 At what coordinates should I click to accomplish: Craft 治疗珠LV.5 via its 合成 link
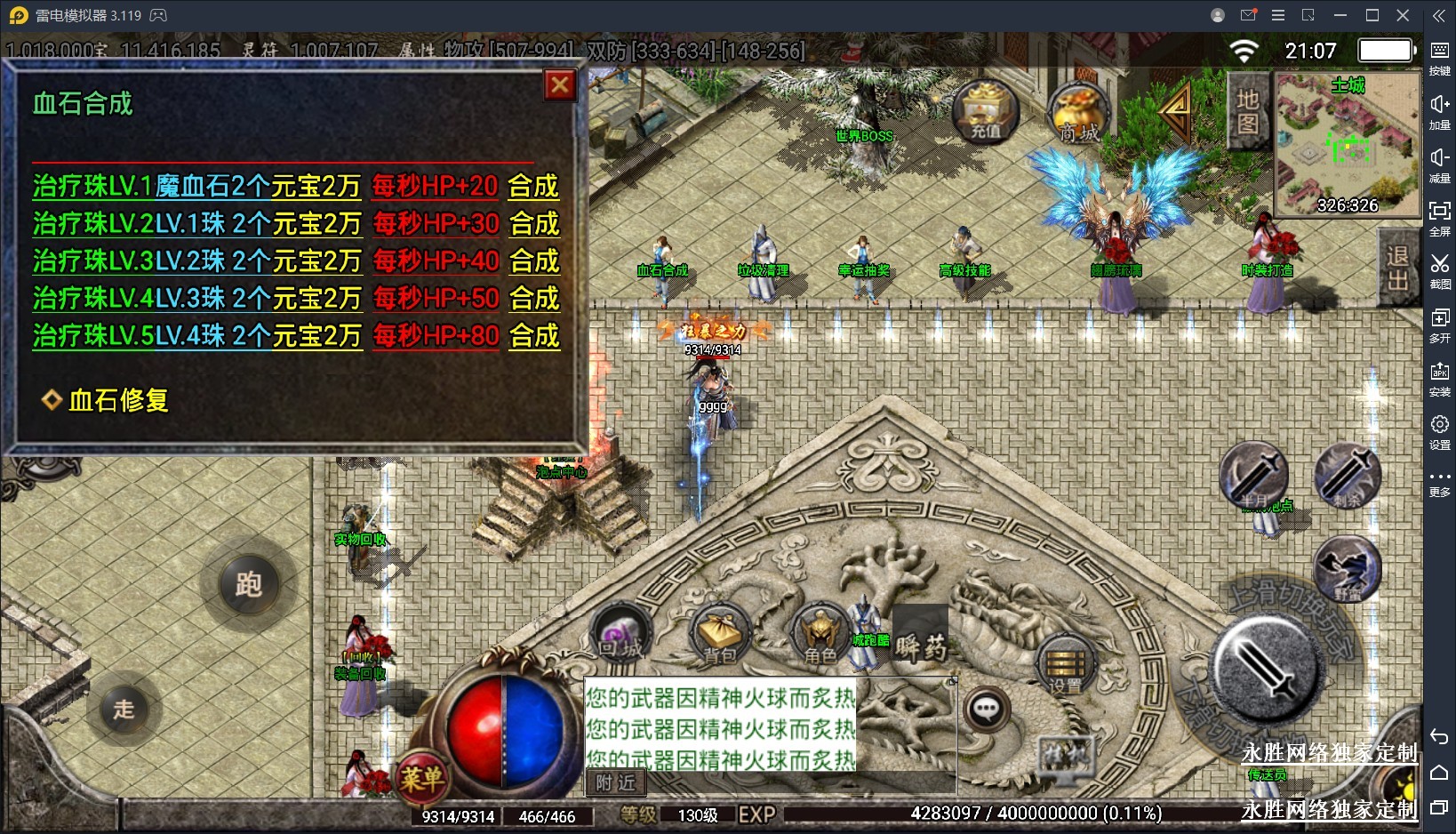click(534, 335)
